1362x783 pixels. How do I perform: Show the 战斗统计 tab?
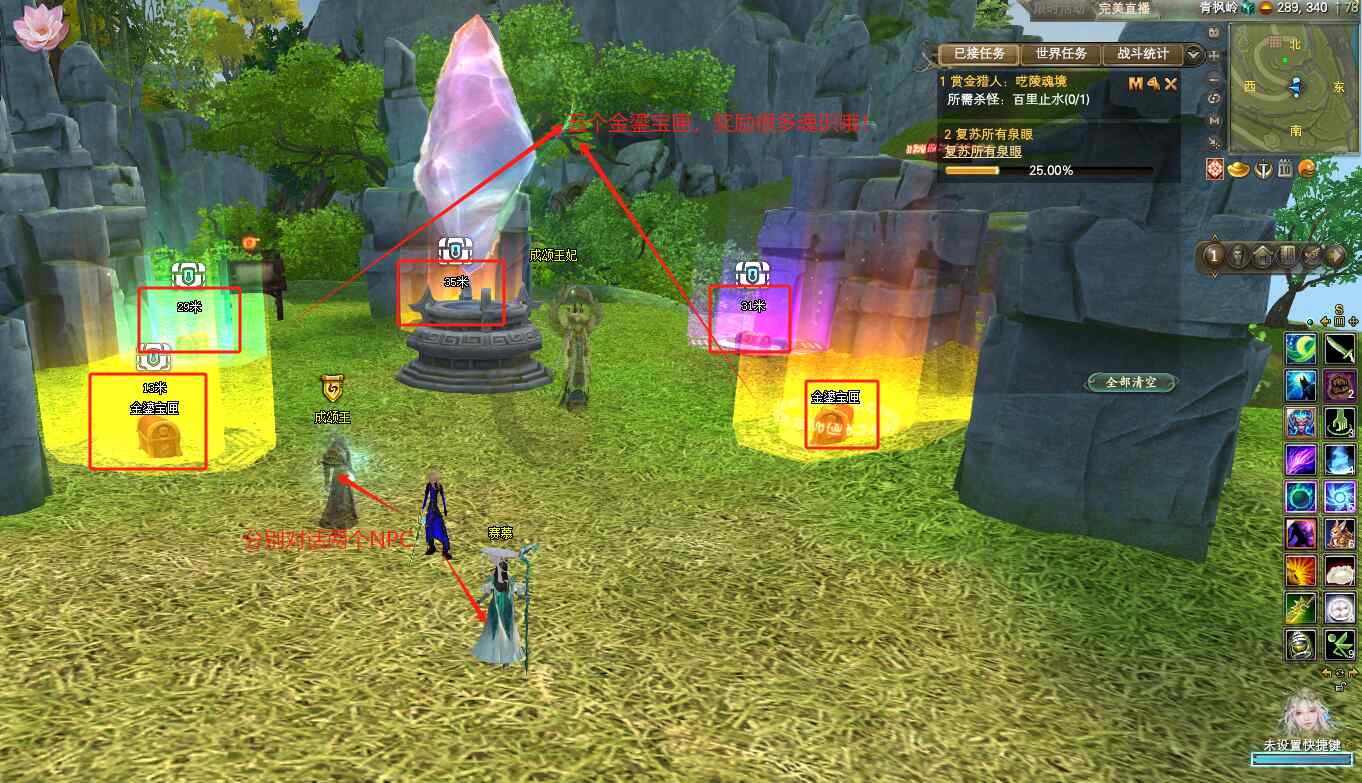[1142, 54]
